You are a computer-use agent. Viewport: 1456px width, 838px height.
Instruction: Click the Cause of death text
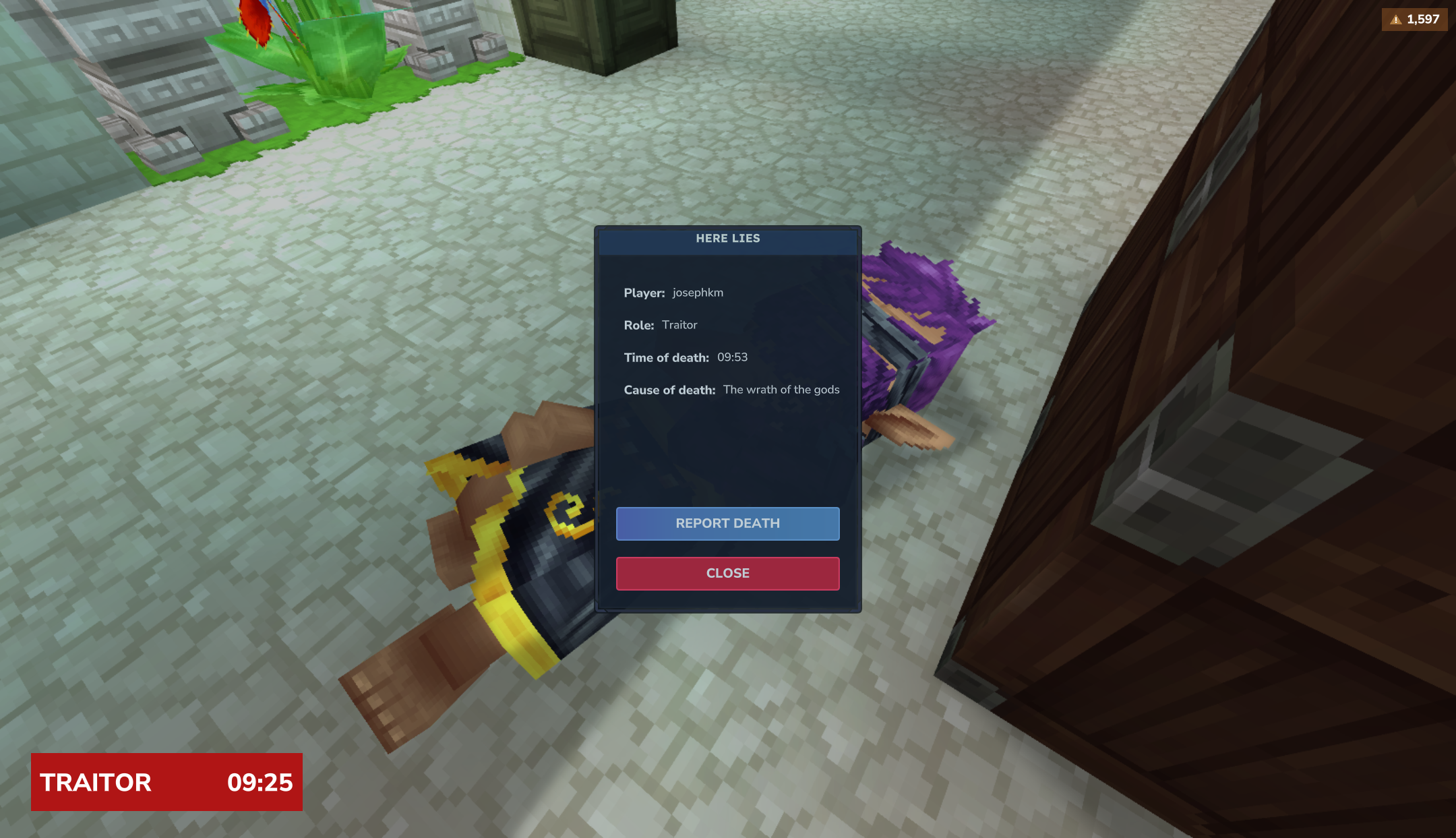(669, 390)
